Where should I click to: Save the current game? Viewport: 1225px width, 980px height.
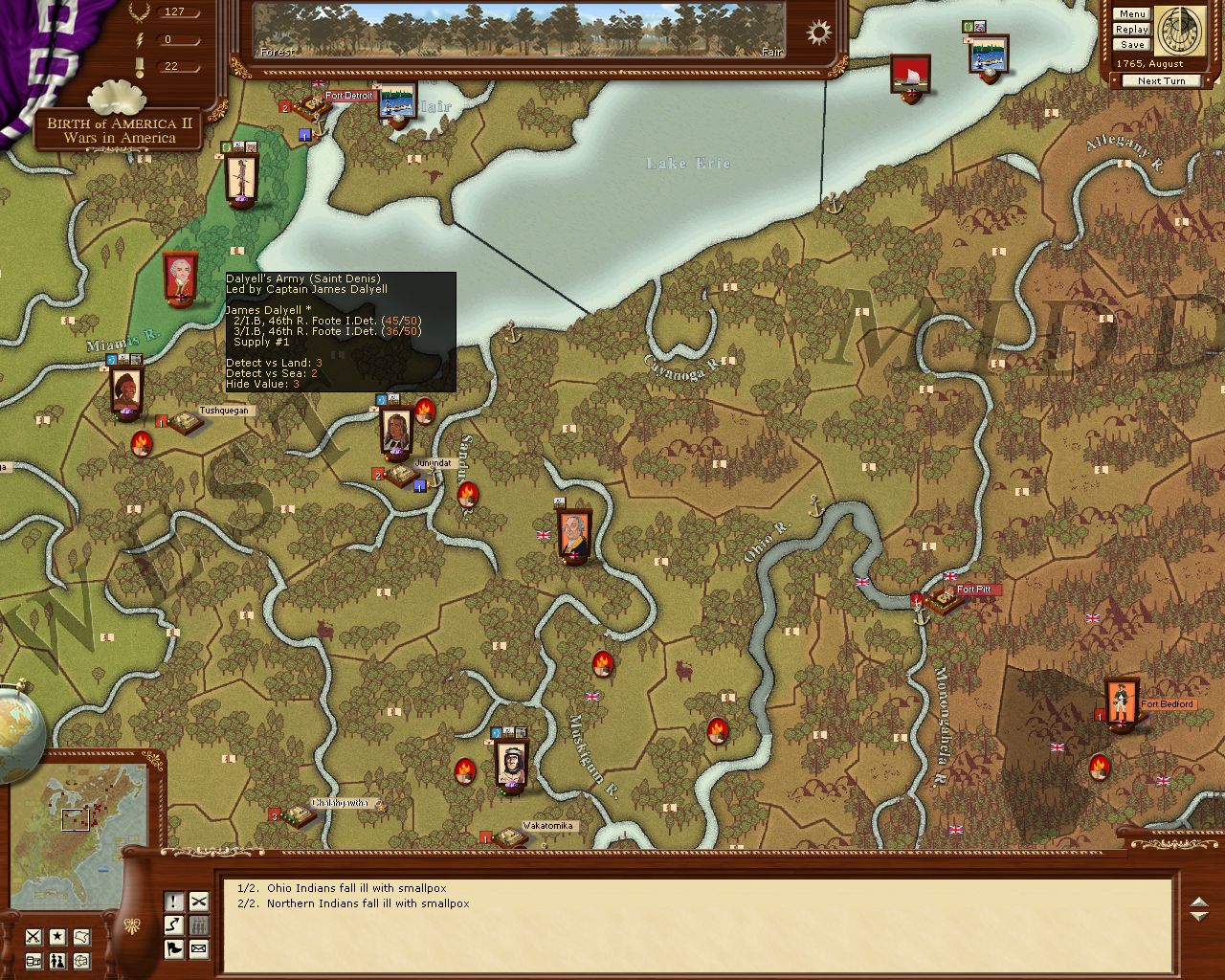[1131, 45]
